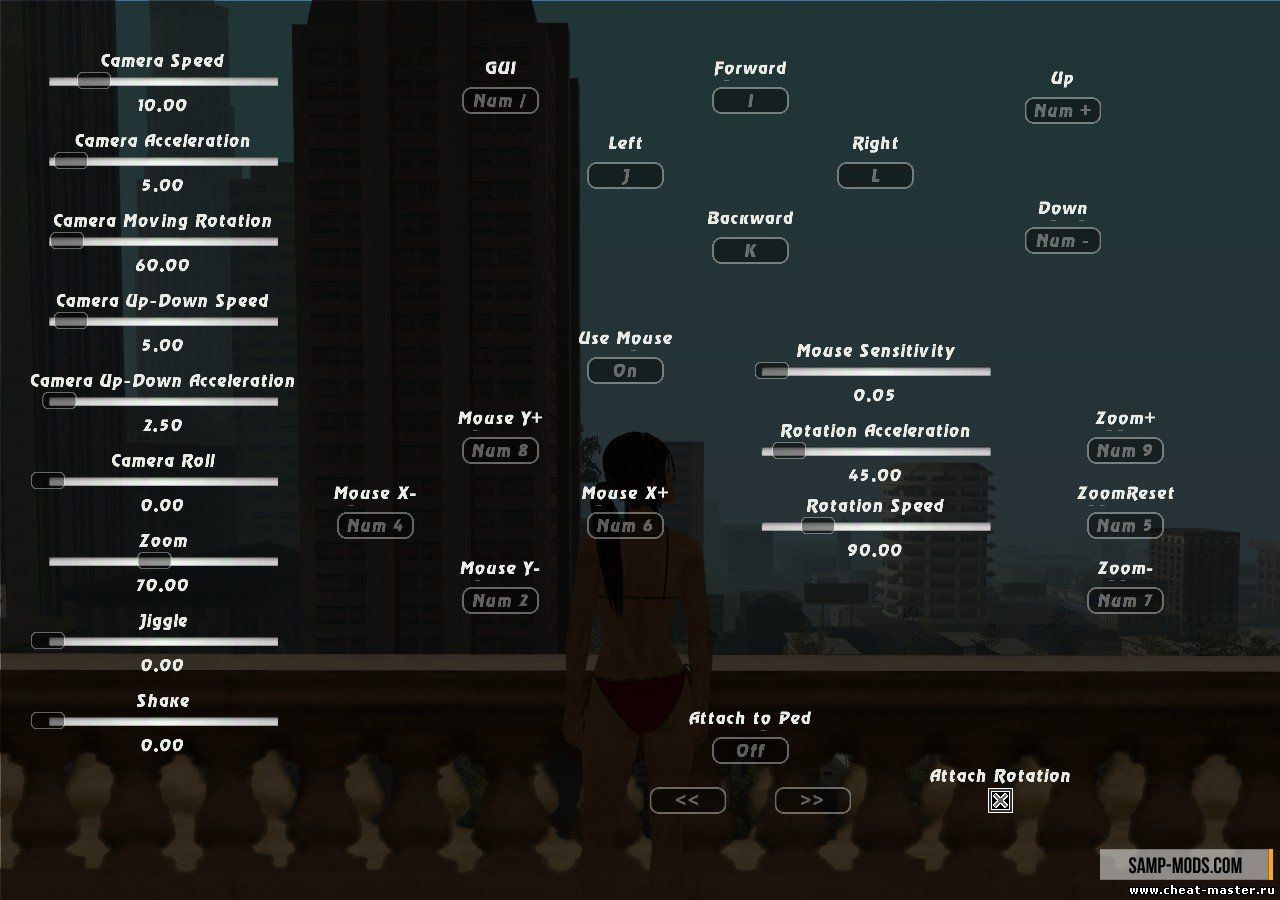Click the Mouse X- key binding

pos(375,526)
